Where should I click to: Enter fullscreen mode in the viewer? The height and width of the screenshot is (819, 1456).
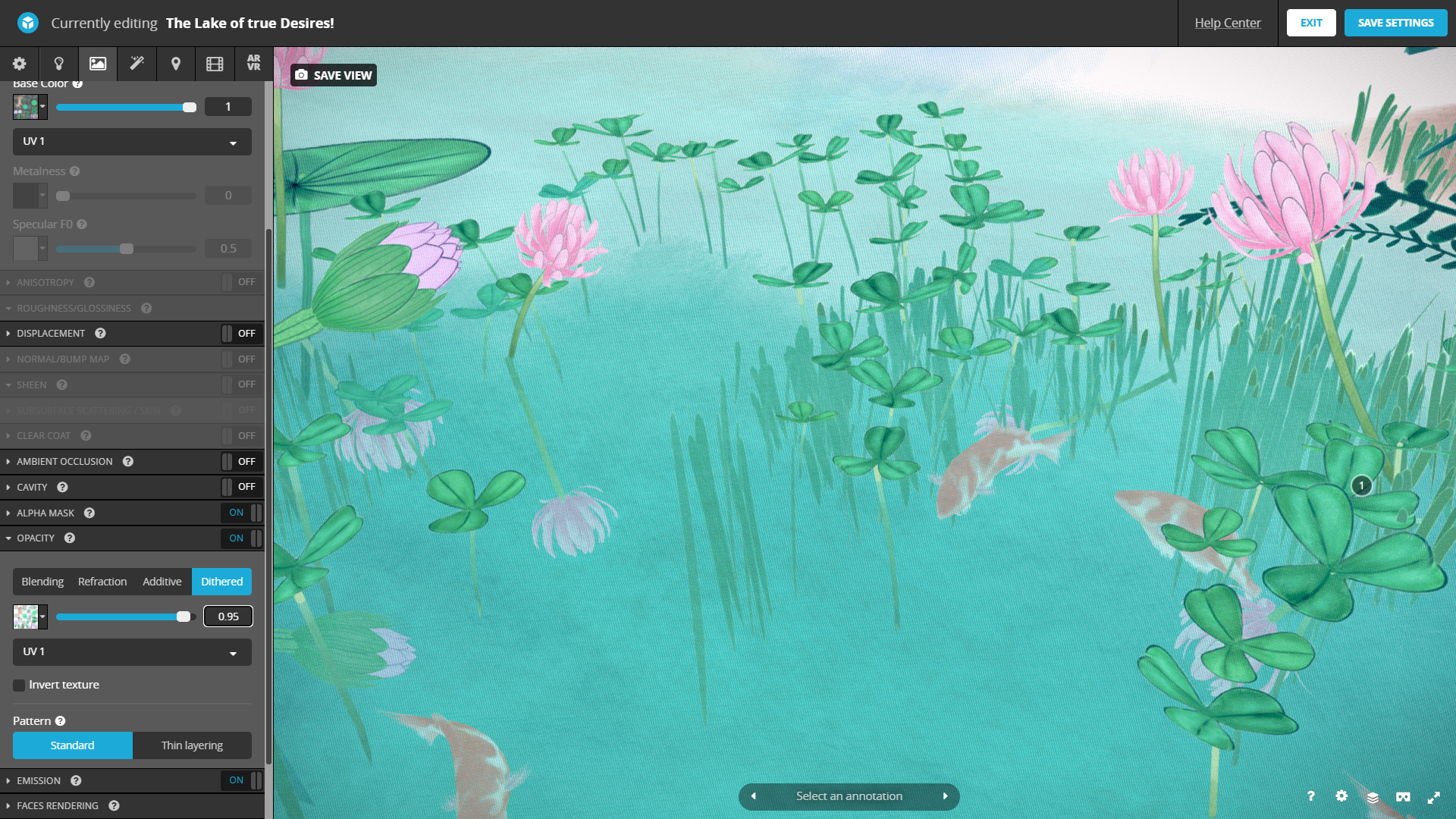click(x=1433, y=797)
